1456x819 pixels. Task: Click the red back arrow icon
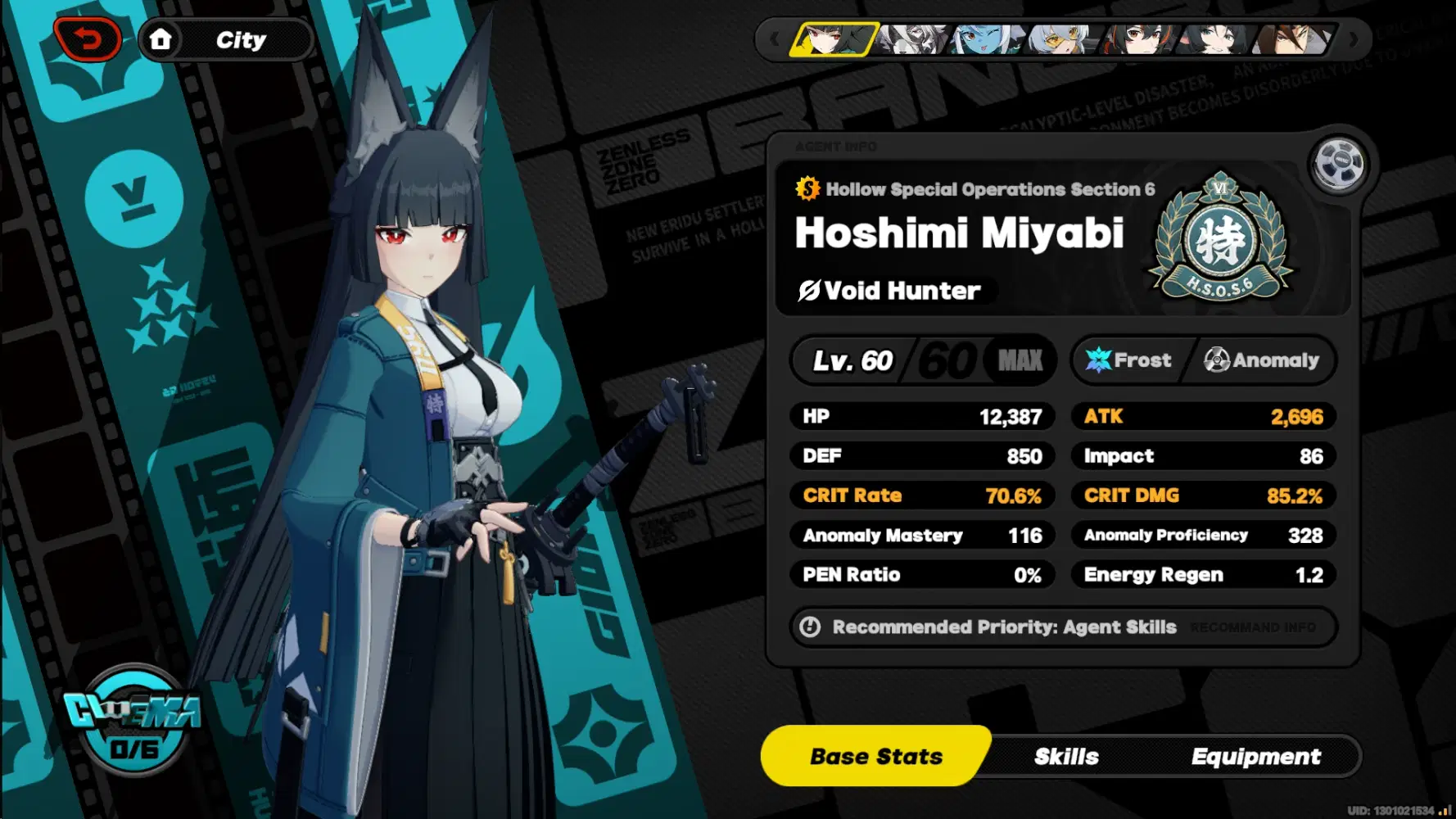[x=90, y=38]
